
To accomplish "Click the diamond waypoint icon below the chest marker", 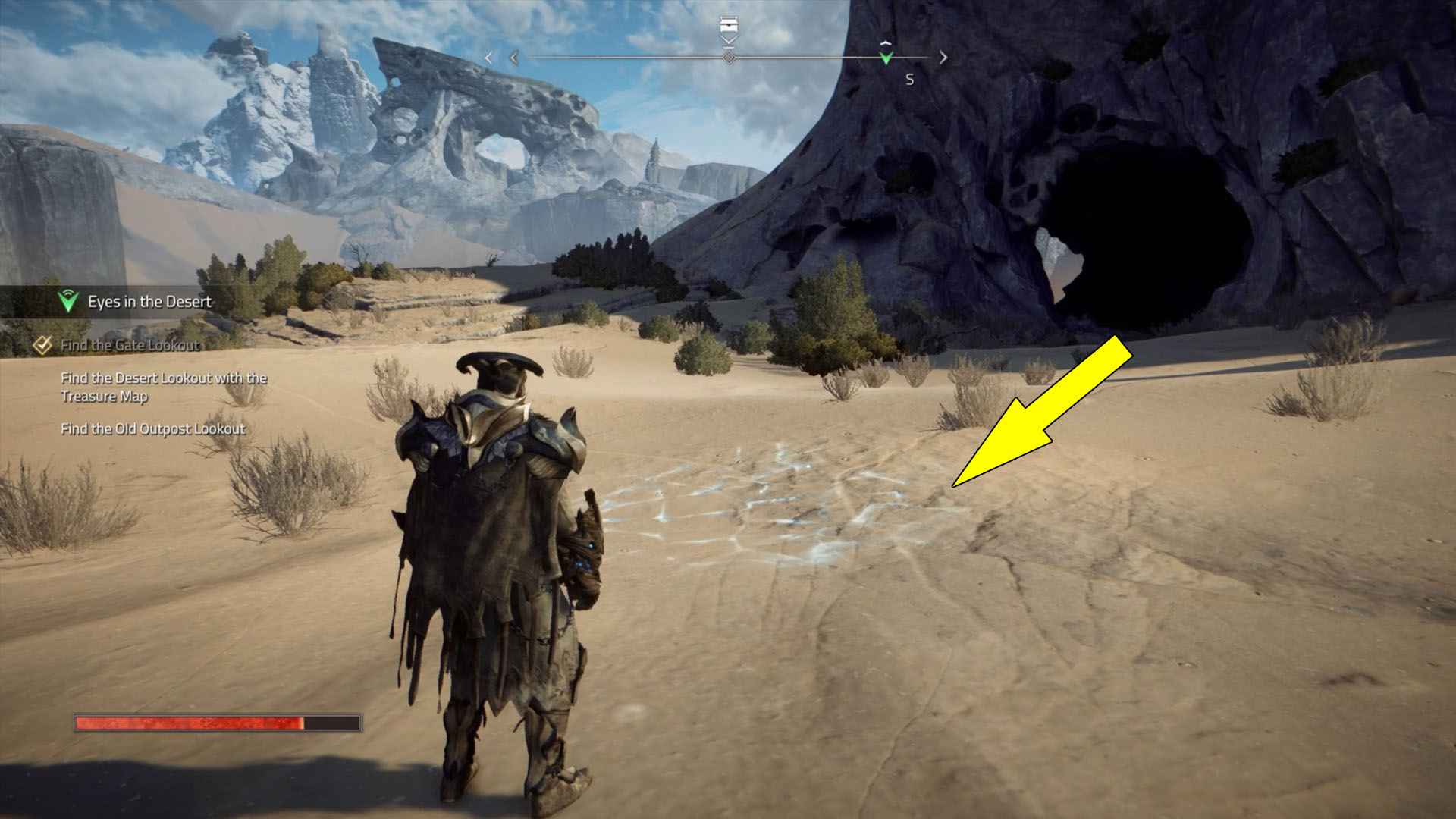I will (729, 57).
